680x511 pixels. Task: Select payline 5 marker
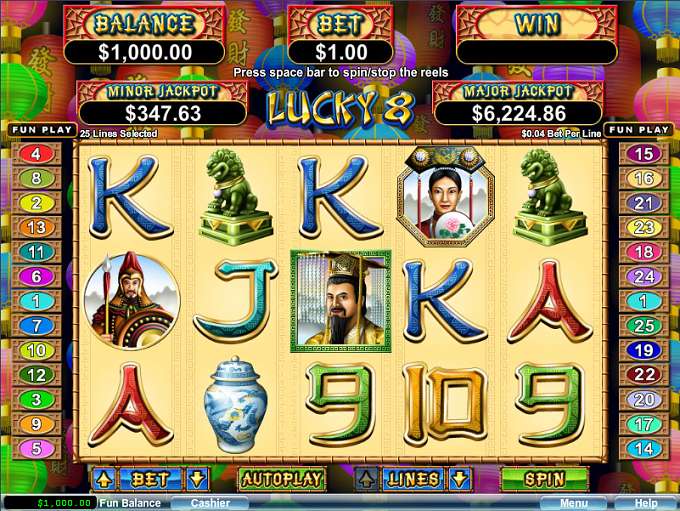point(37,449)
